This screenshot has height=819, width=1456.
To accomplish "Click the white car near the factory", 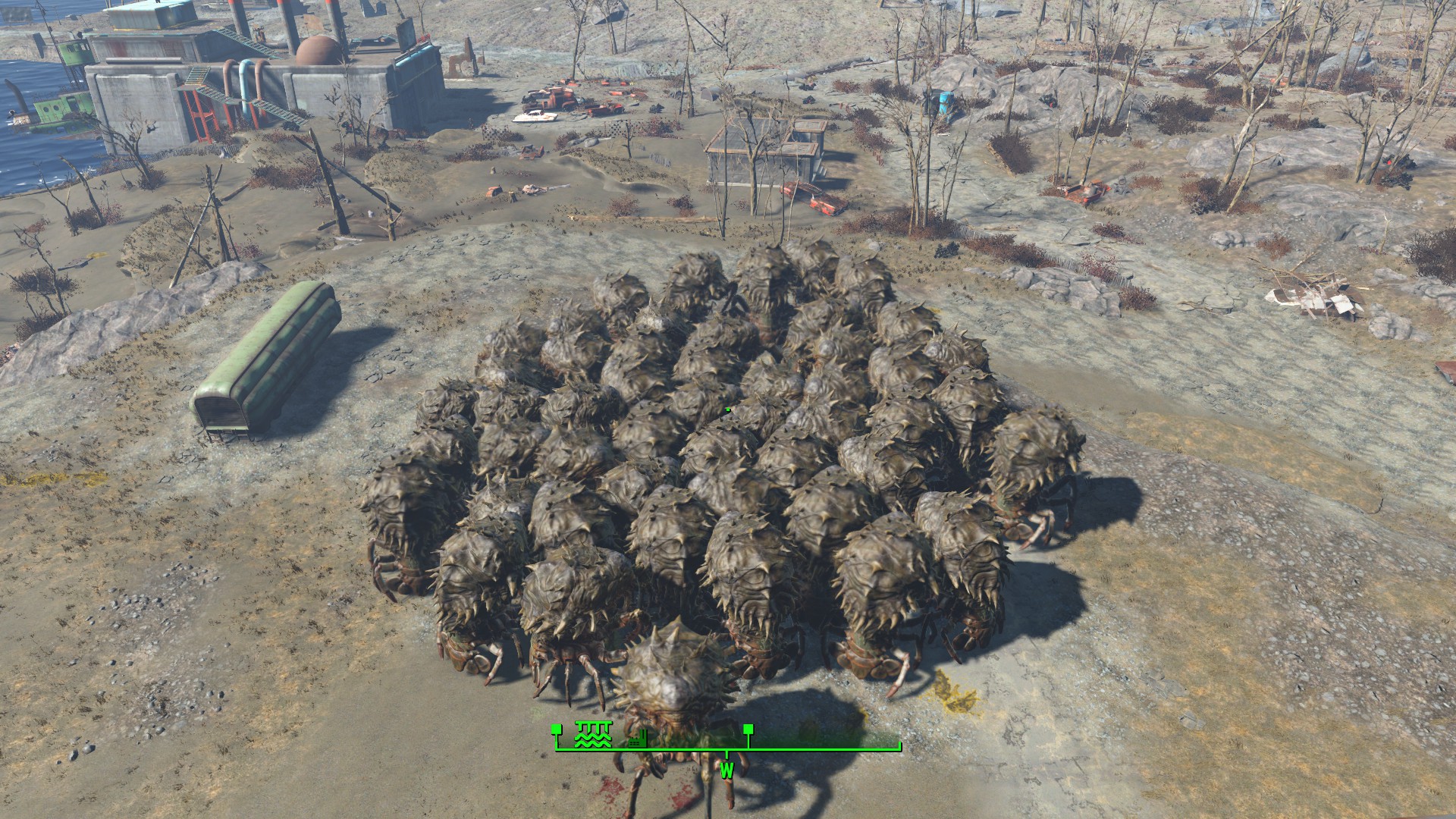I will [535, 114].
